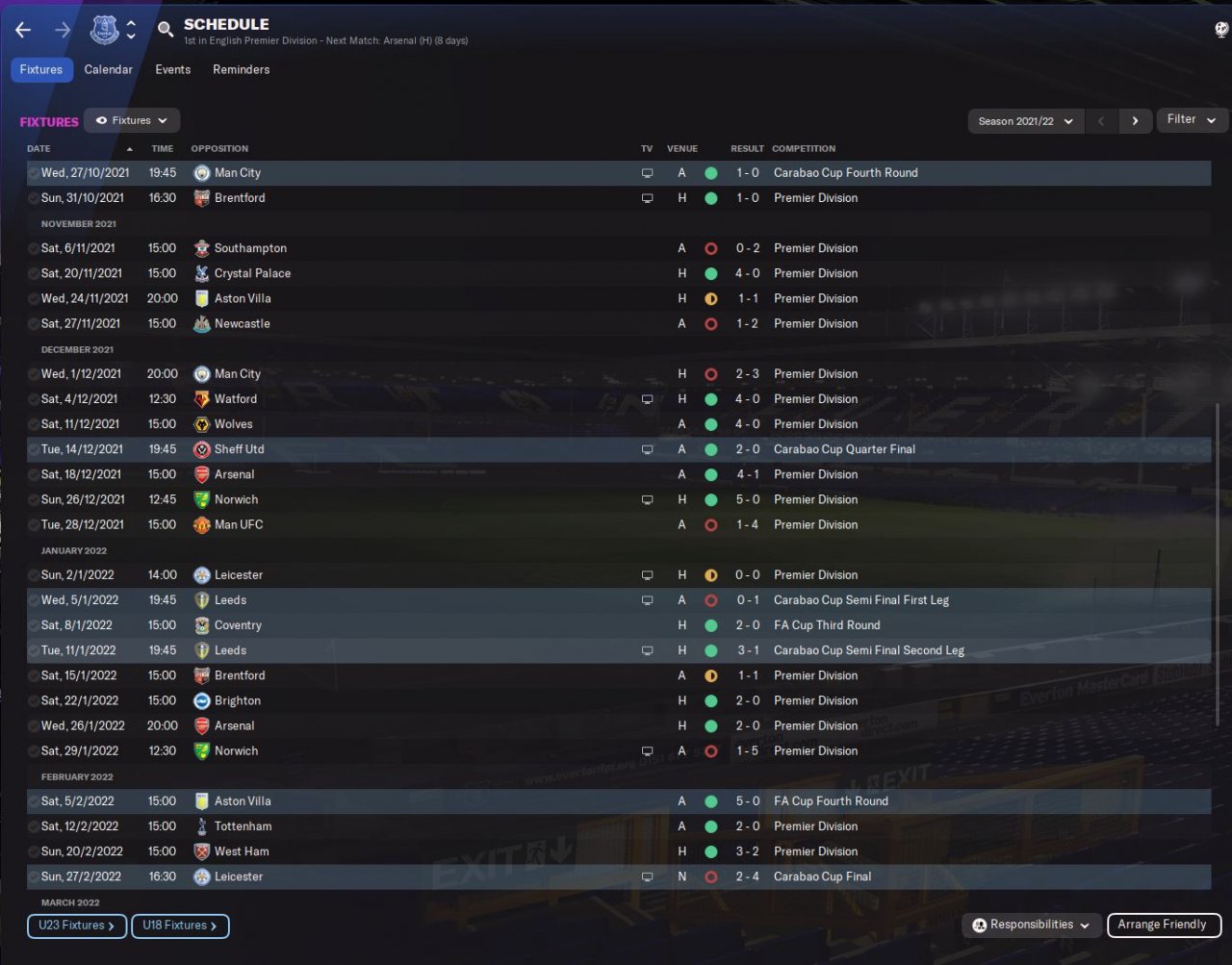Viewport: 1232px width, 965px height.
Task: Select the FA Cup Fourth Round Aston Villa match
Action: coord(616,800)
